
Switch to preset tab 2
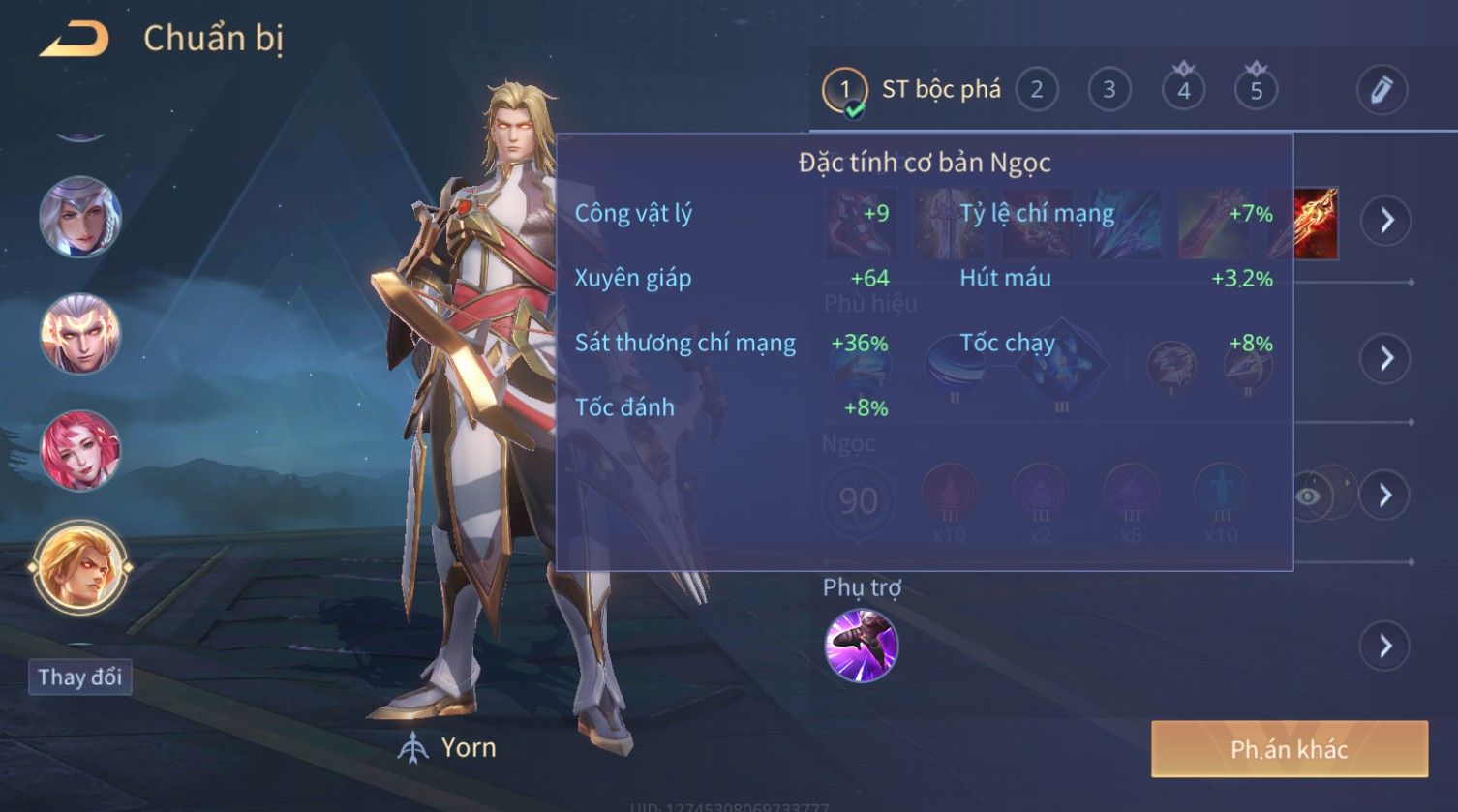[x=1037, y=91]
